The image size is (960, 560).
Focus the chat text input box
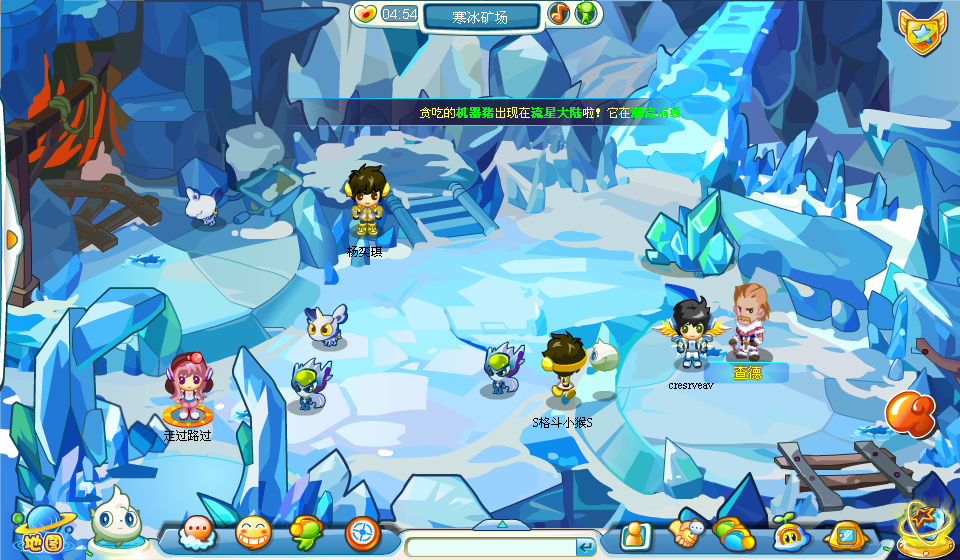coord(489,546)
